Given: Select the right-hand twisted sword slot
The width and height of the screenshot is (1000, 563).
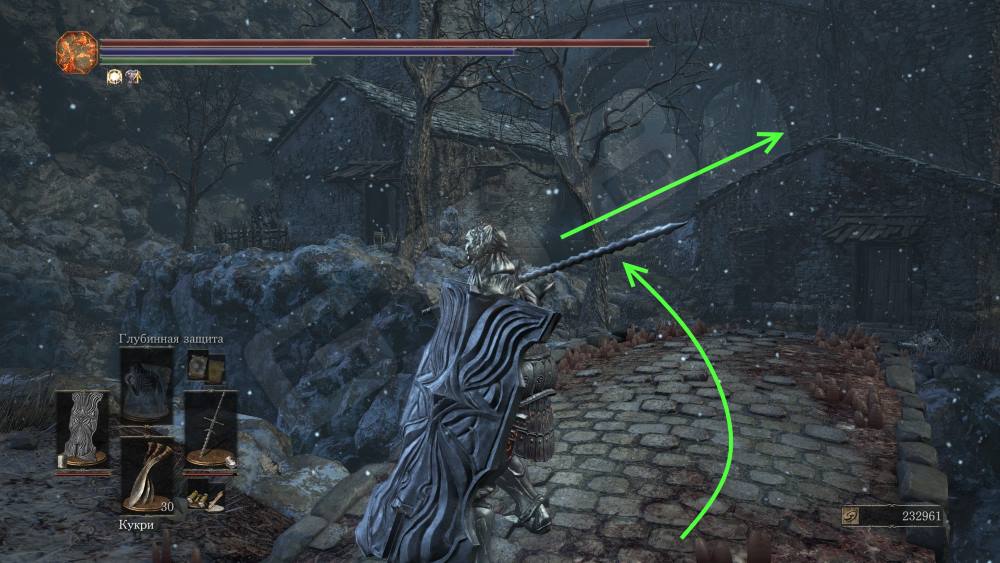Looking at the screenshot, I should [210, 427].
